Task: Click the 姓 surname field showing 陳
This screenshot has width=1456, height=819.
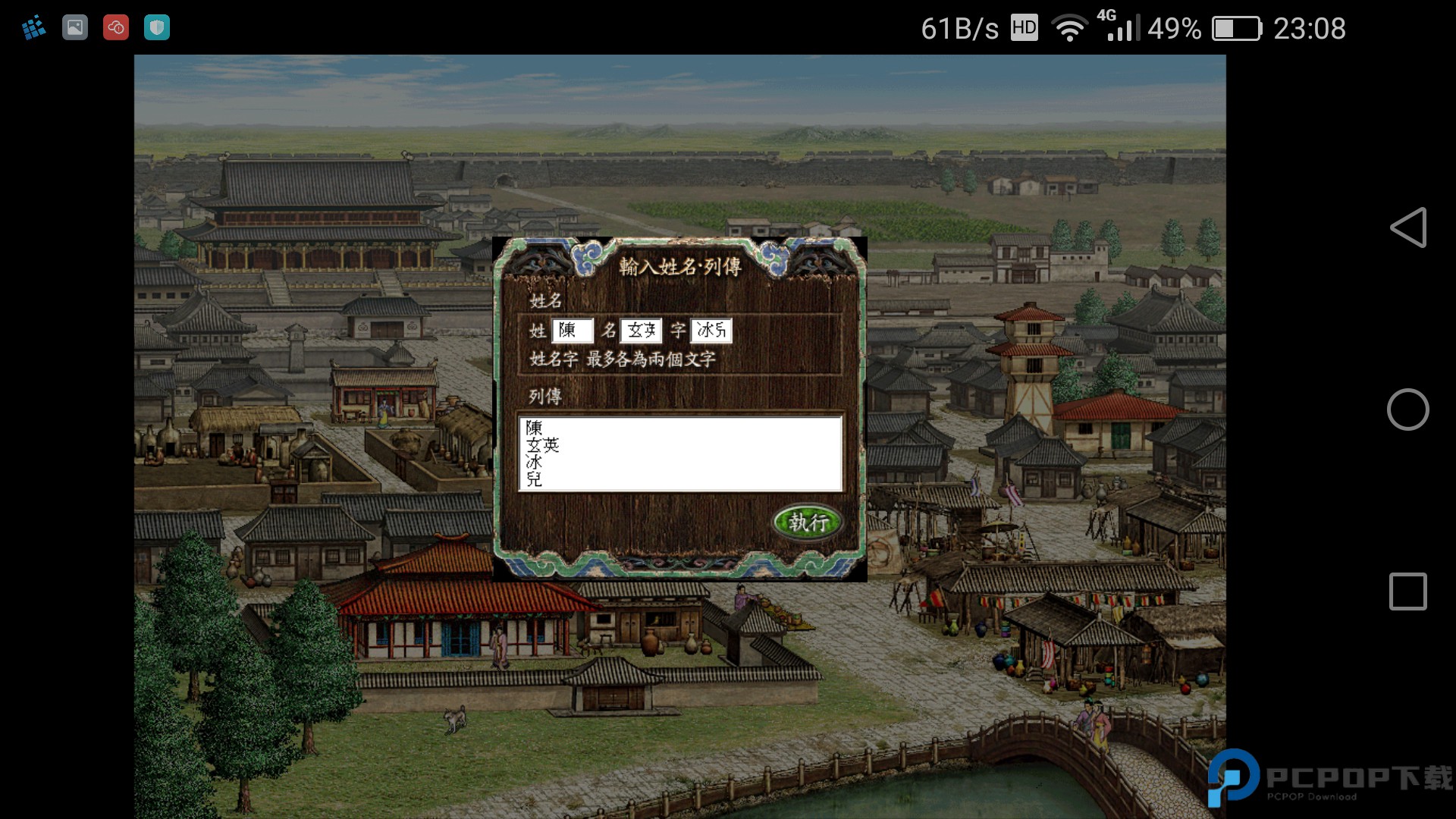Action: (573, 330)
